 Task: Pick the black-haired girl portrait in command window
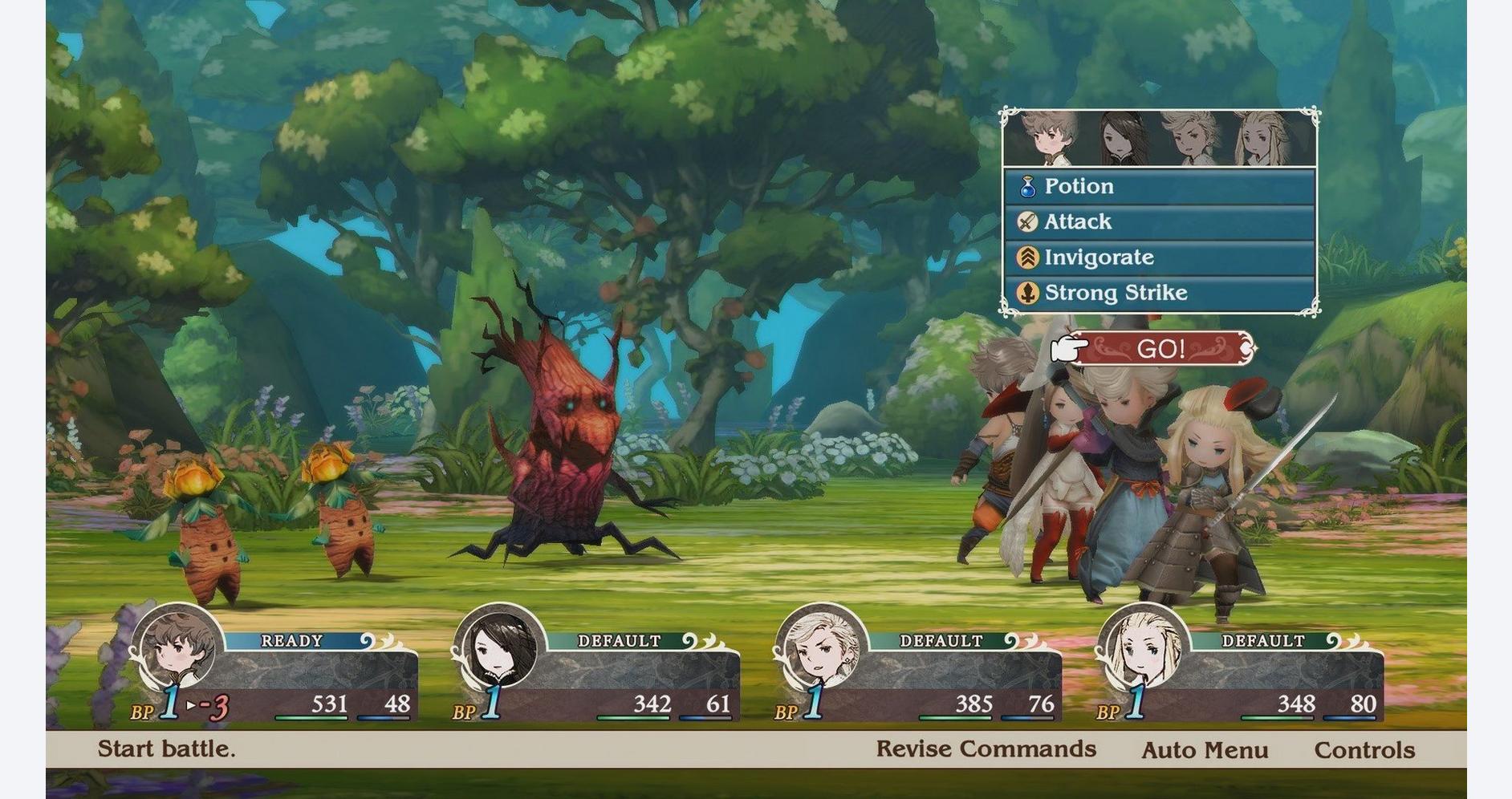[x=1119, y=140]
